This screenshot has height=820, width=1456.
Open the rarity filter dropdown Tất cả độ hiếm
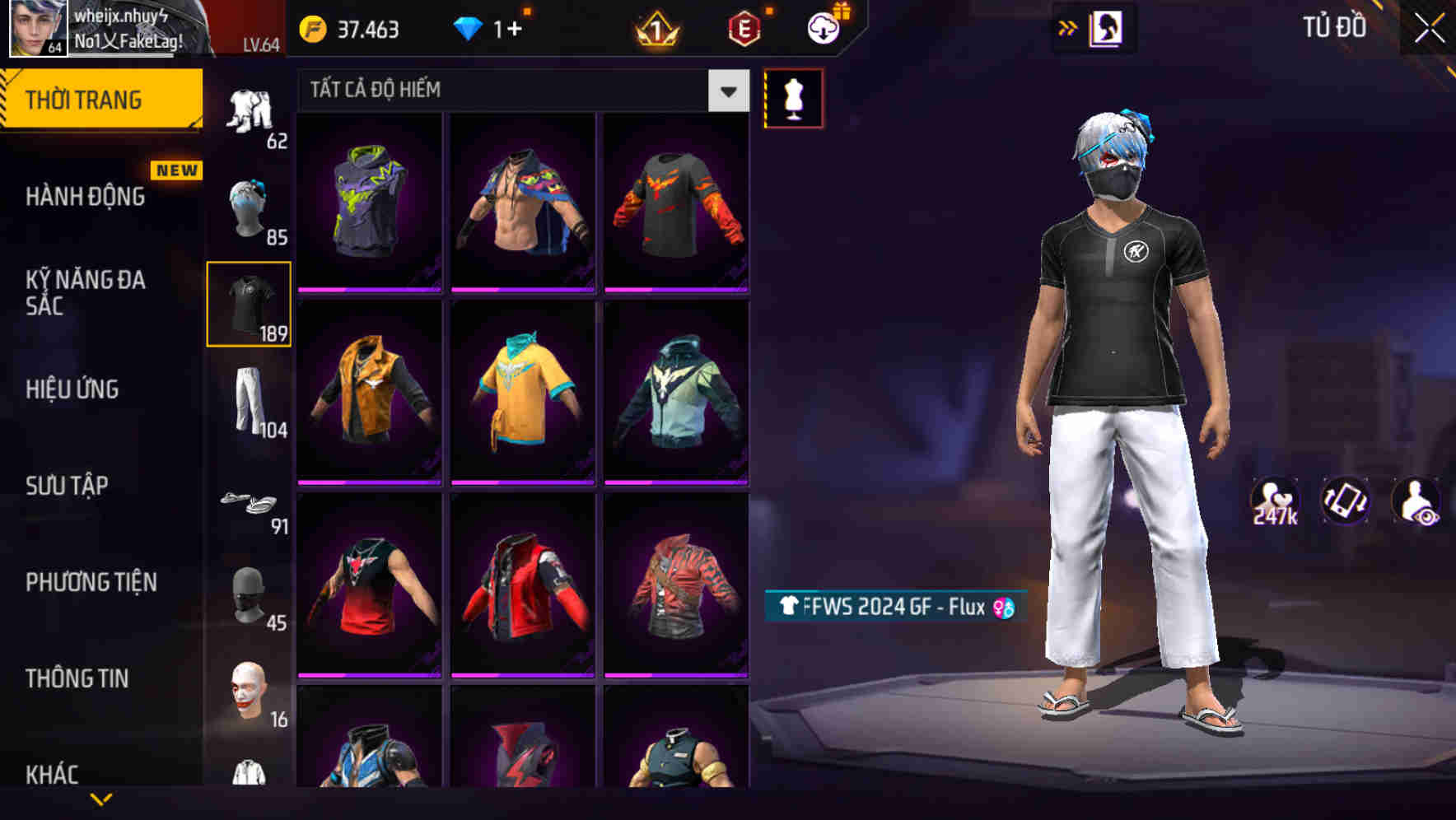511,90
